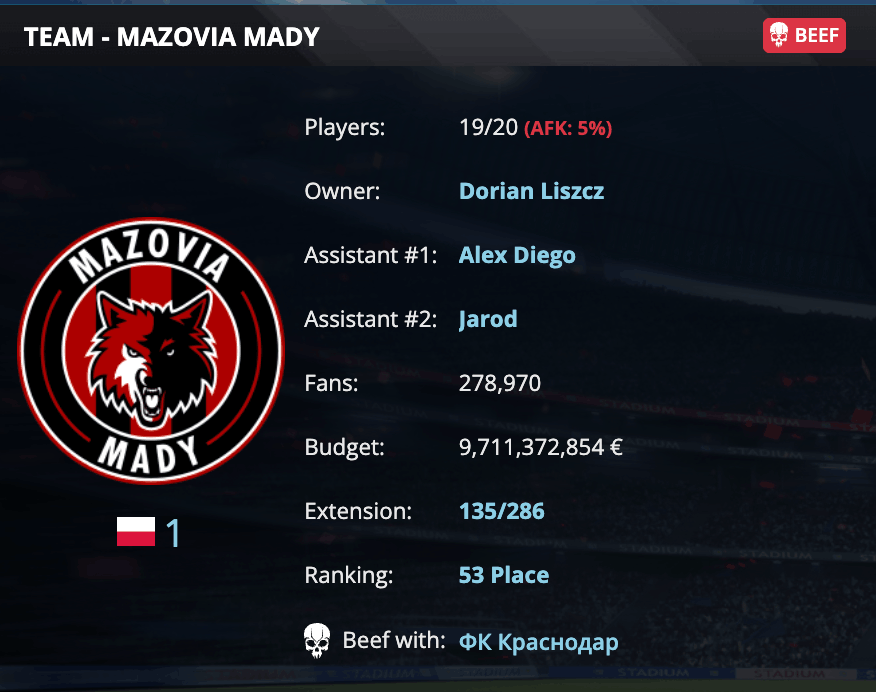The image size is (876, 692).
Task: Open owner Dorian Liszcz's profile
Action: click(531, 191)
